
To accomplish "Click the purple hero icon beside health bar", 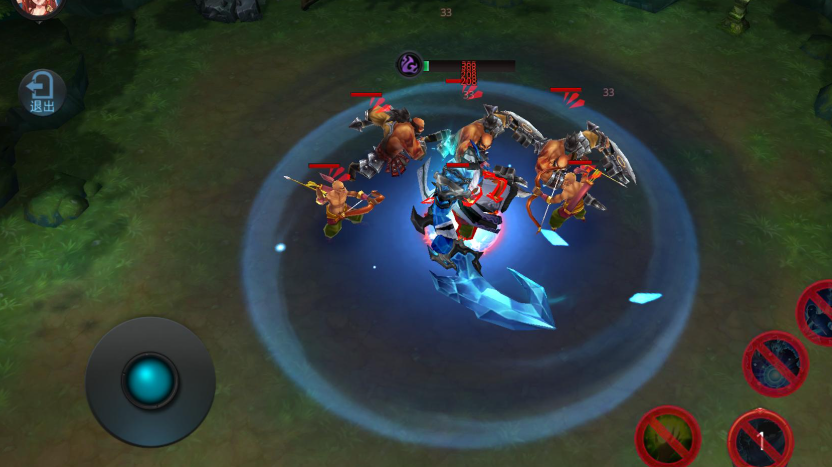I will point(409,65).
